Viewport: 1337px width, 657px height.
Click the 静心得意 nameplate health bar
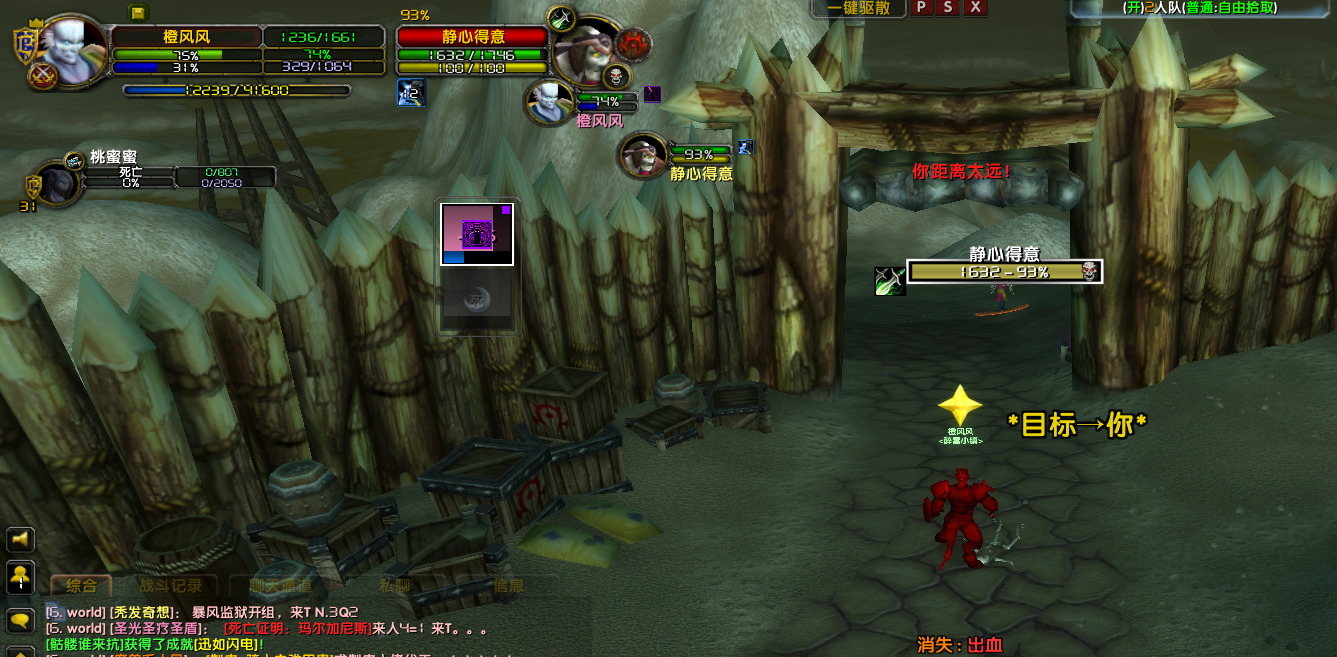[1004, 272]
